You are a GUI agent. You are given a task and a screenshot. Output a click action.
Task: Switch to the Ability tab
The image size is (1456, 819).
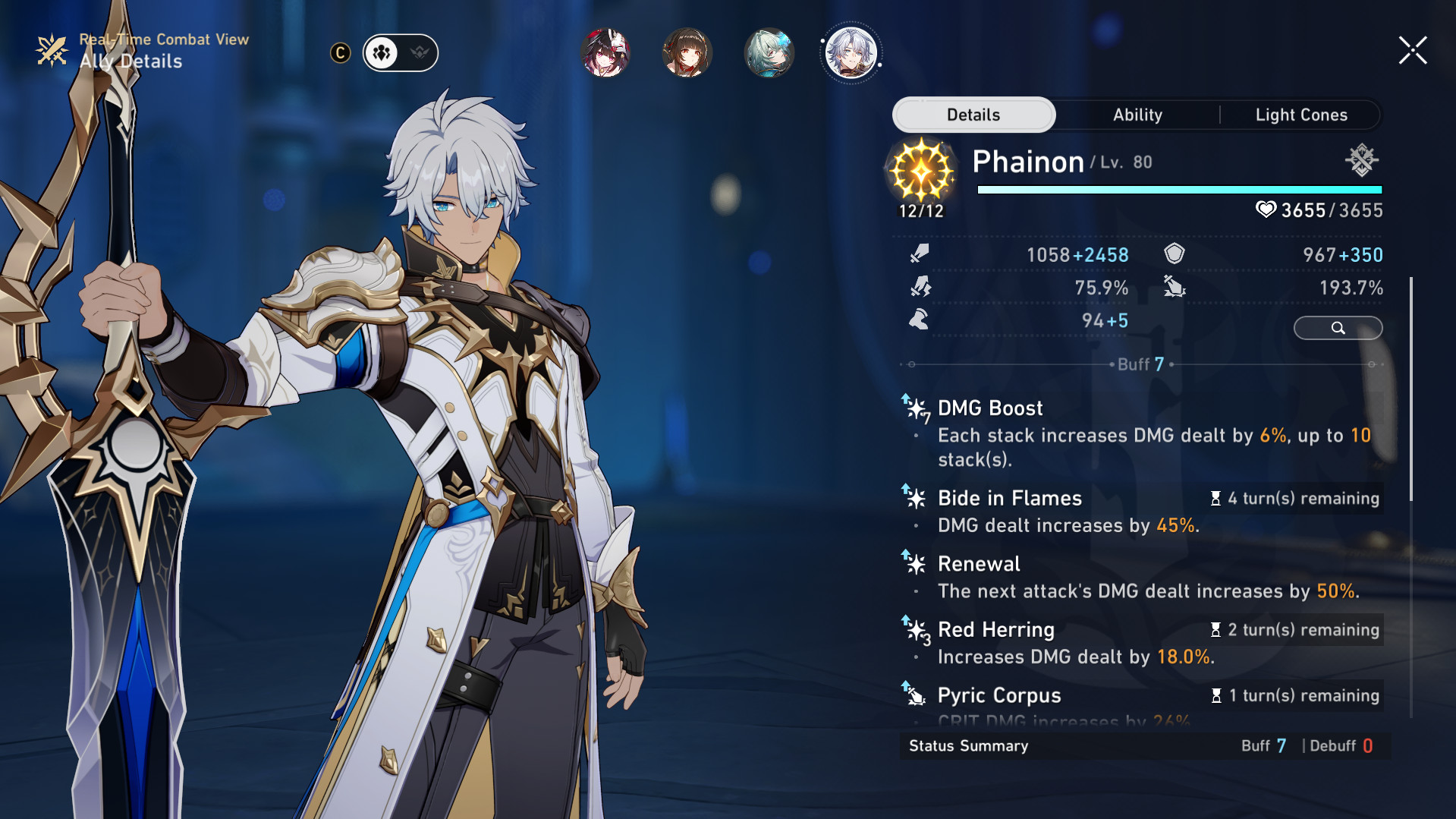1137,115
